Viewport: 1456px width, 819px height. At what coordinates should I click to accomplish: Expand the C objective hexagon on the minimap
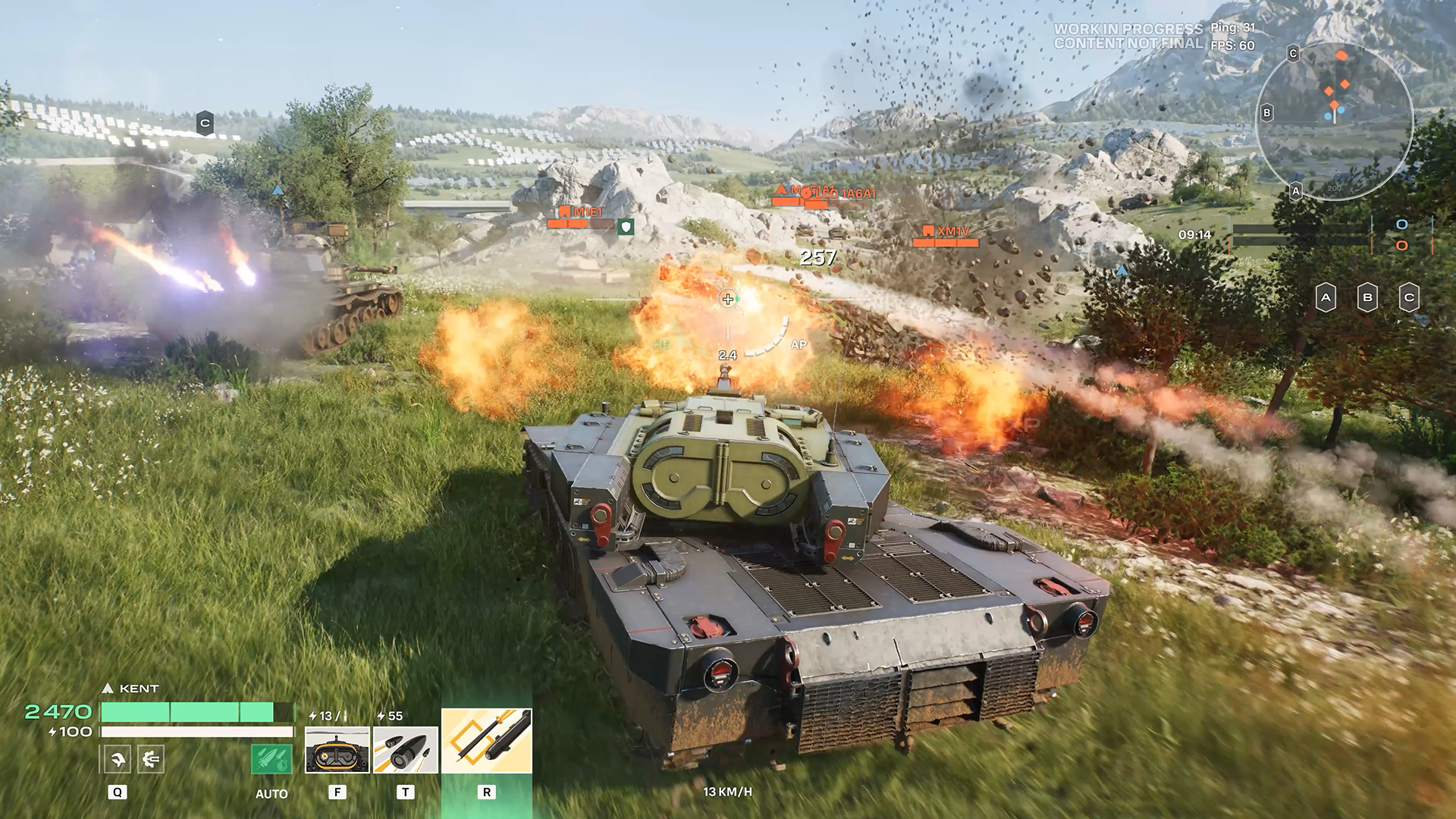pyautogui.click(x=1292, y=53)
